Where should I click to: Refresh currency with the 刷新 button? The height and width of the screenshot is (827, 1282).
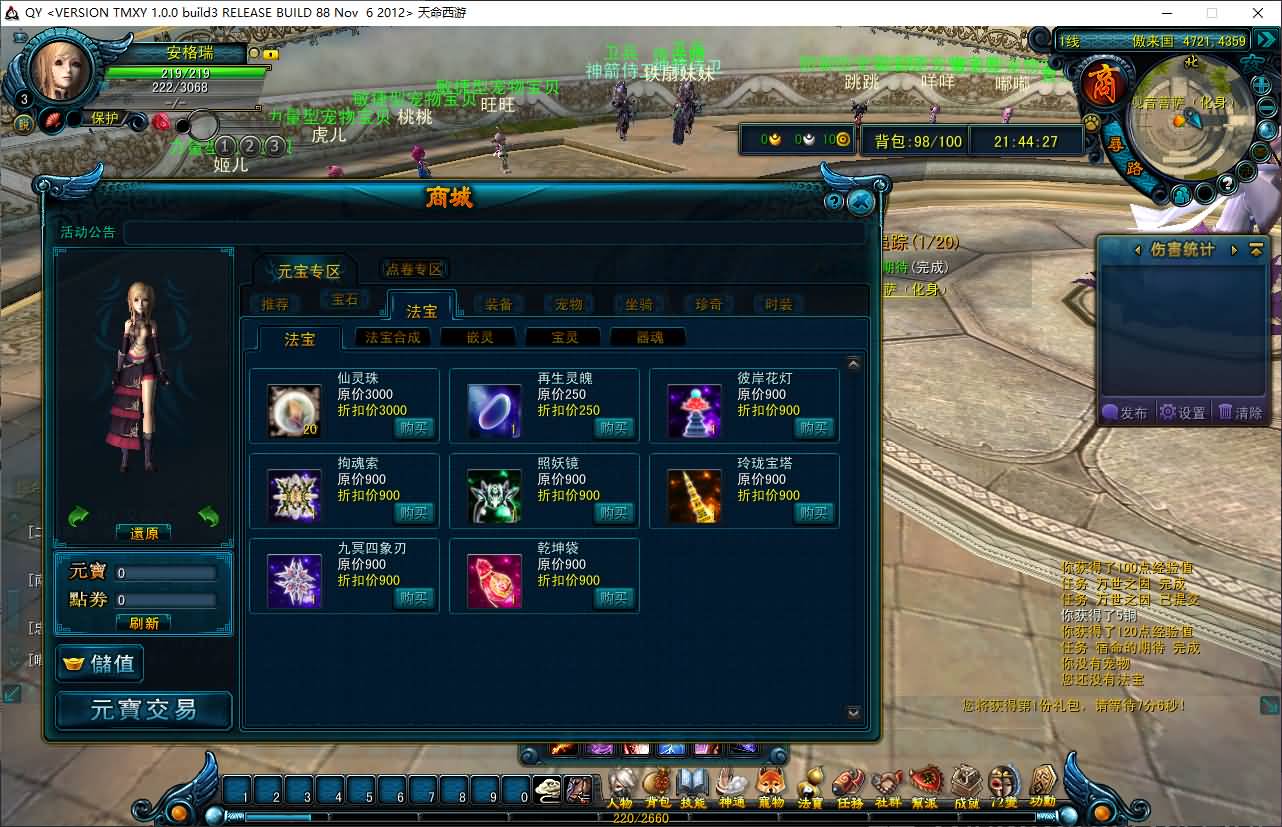(x=144, y=622)
